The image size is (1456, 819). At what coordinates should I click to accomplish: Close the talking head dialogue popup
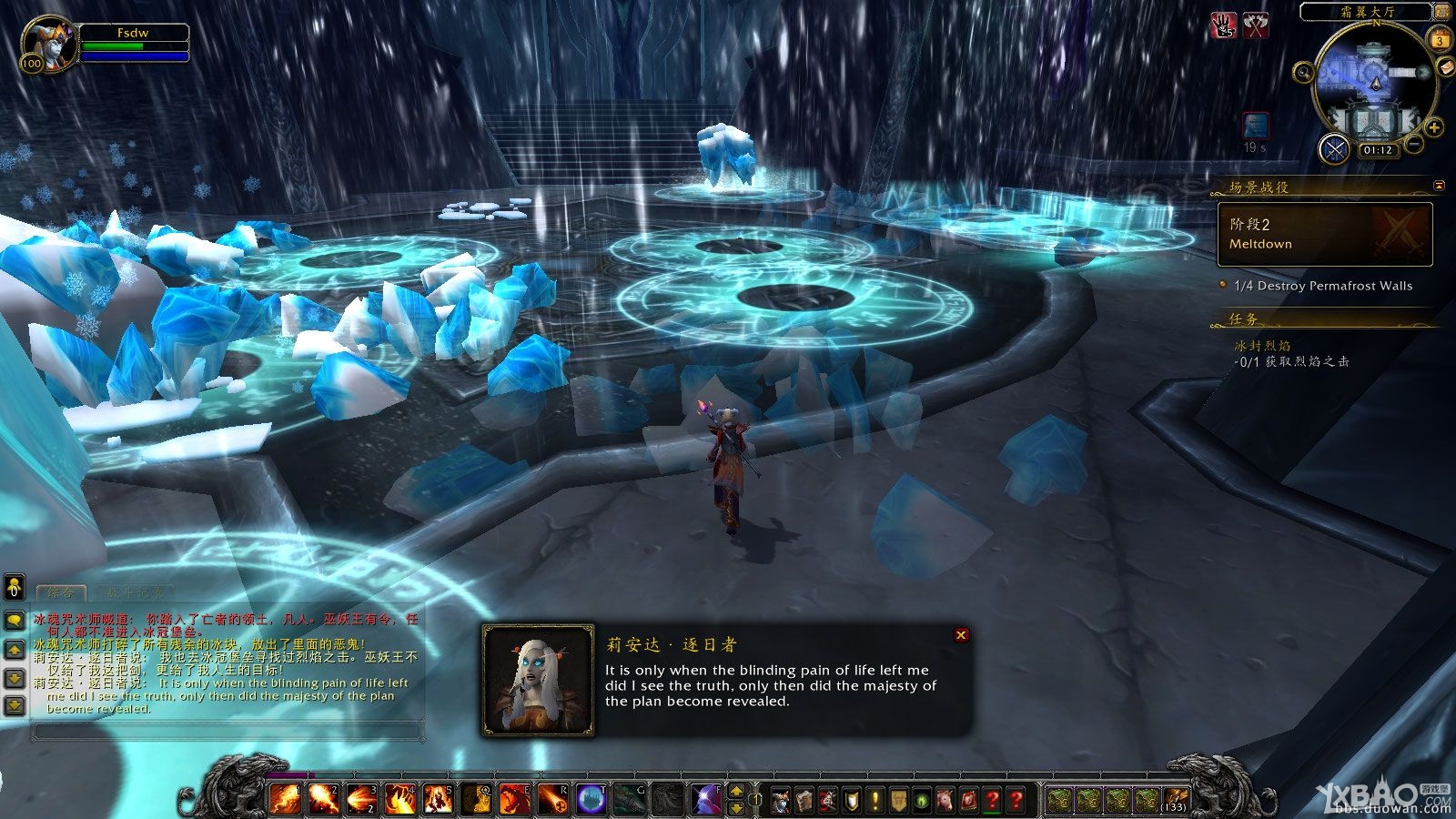[x=961, y=635]
